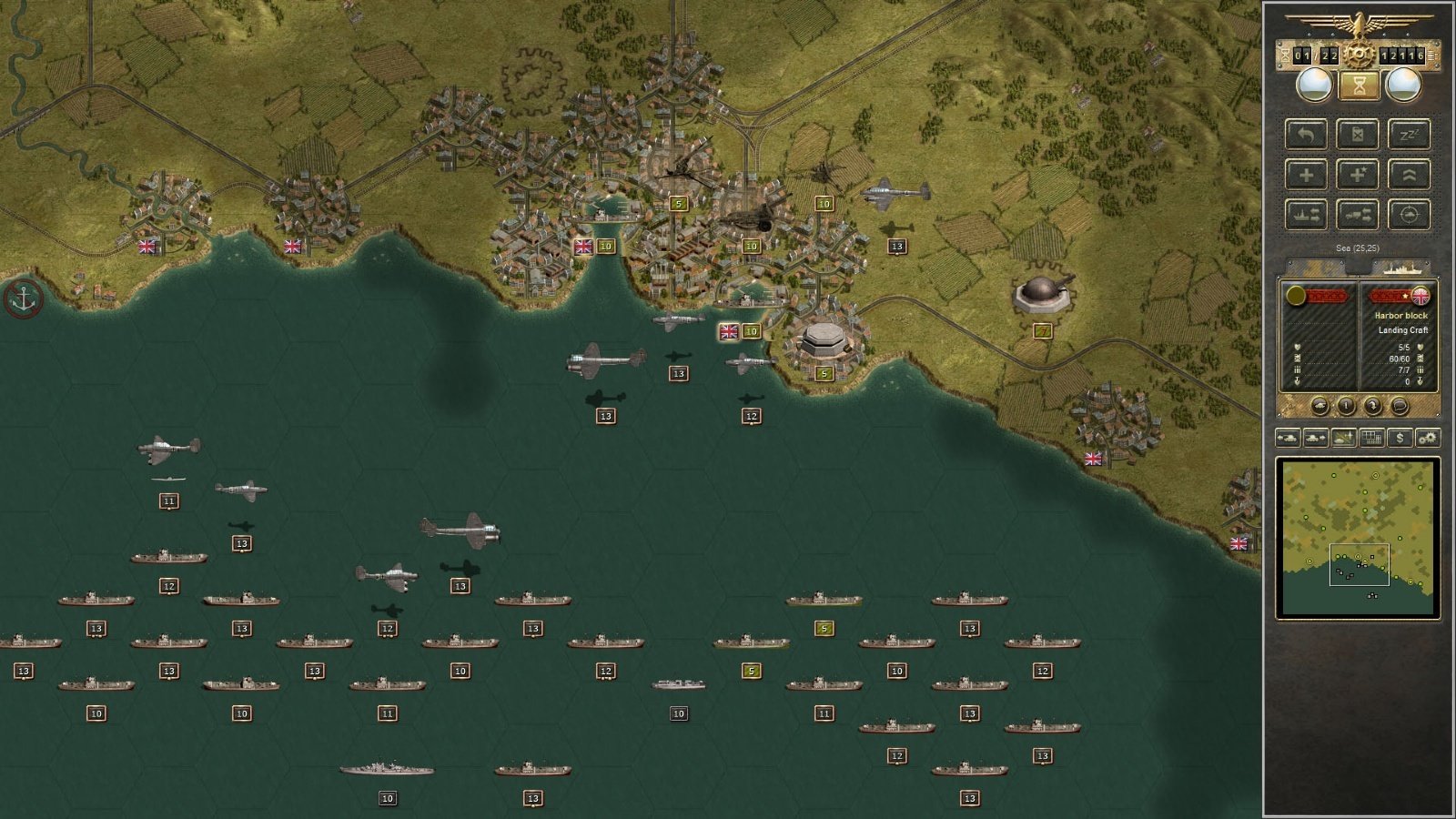Toggle the truck mount transport button

tap(1357, 215)
